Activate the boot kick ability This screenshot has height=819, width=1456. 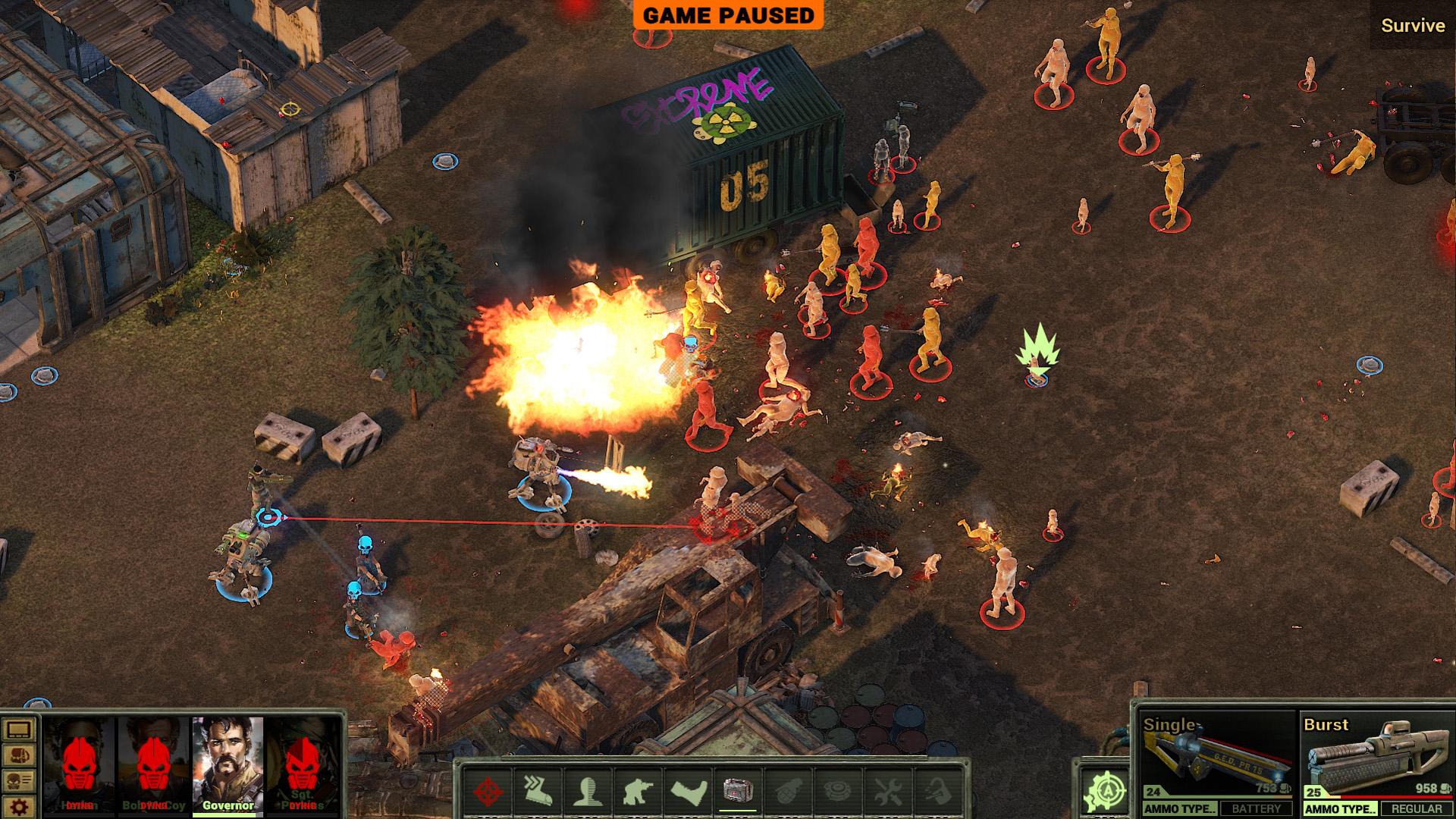pyautogui.click(x=688, y=792)
